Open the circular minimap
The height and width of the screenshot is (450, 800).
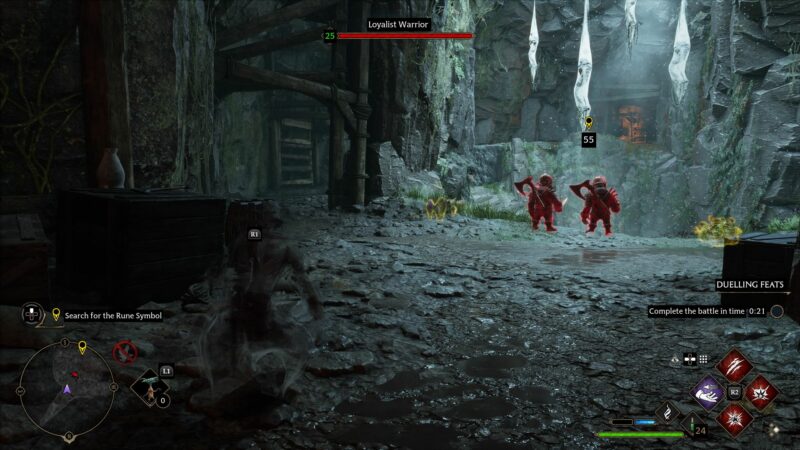click(x=66, y=388)
